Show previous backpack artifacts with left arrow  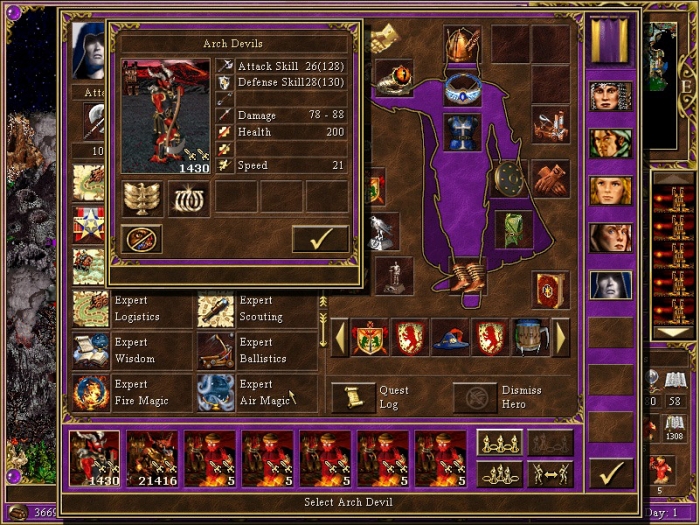(340, 337)
